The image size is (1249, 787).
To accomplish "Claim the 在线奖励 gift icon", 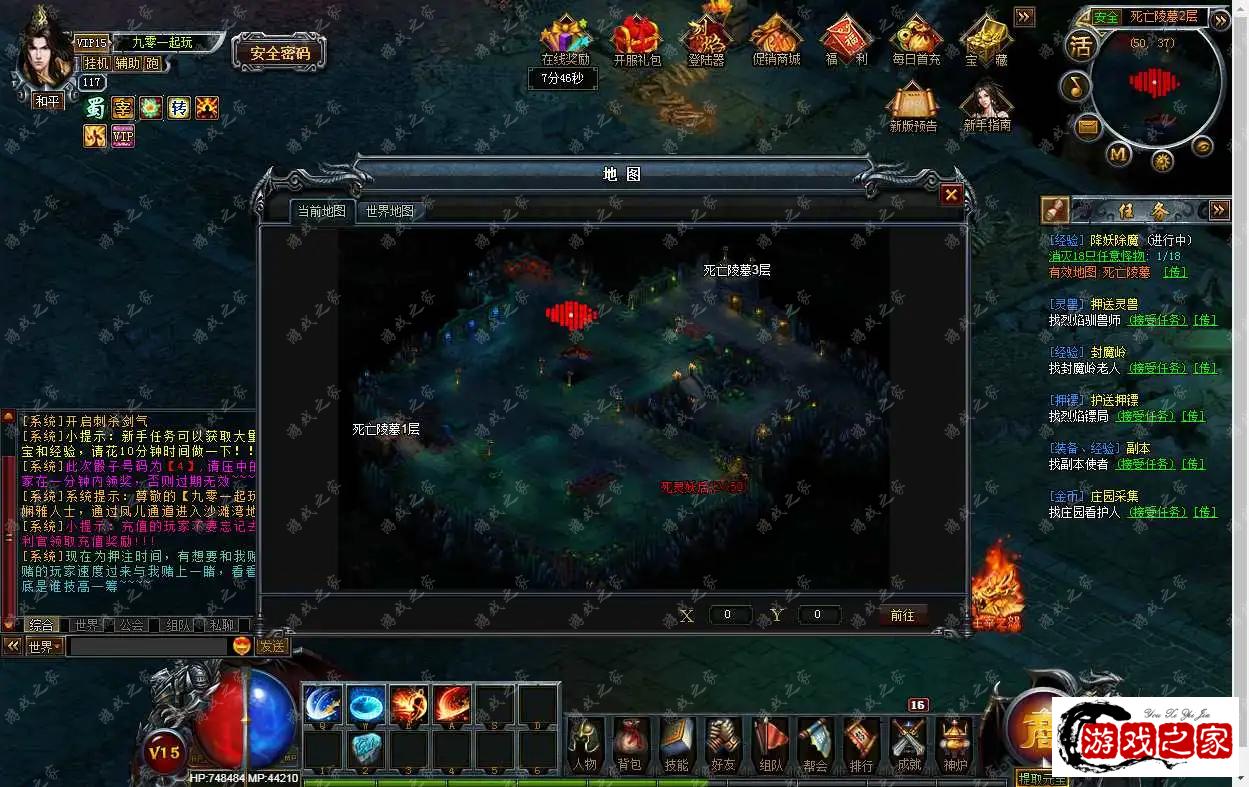I will coord(565,38).
